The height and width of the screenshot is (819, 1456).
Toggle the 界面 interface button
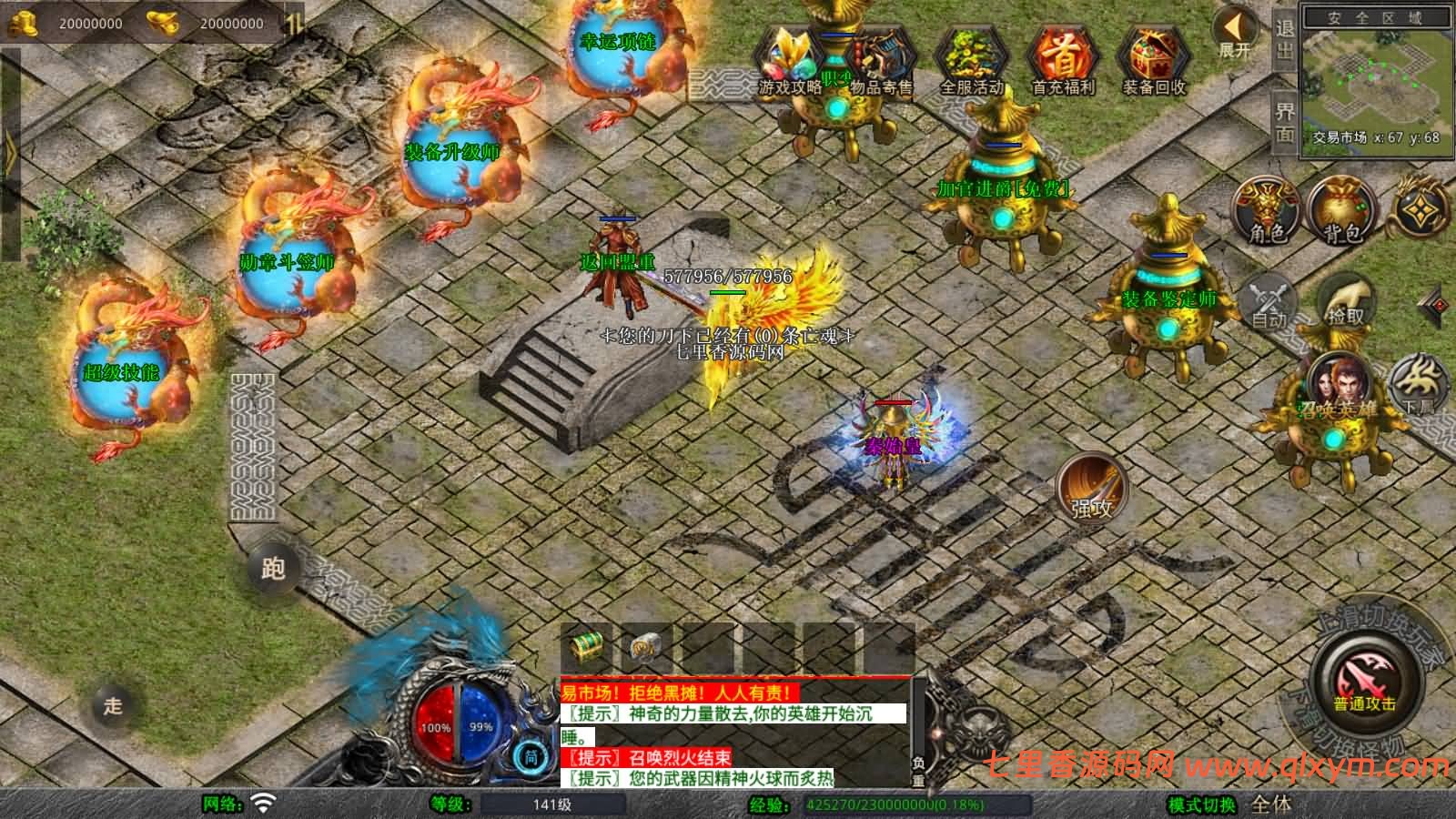coord(1284,123)
